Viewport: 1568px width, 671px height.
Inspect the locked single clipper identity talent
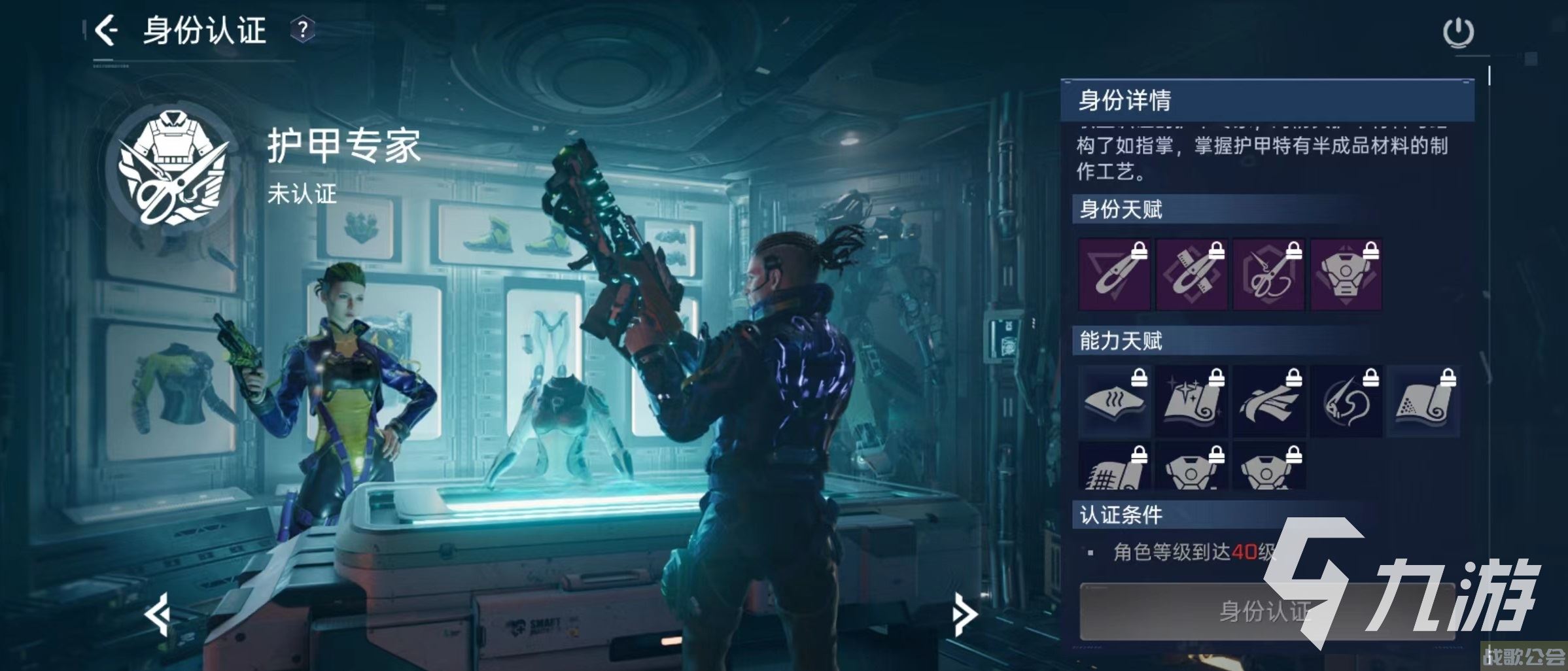(x=1113, y=274)
